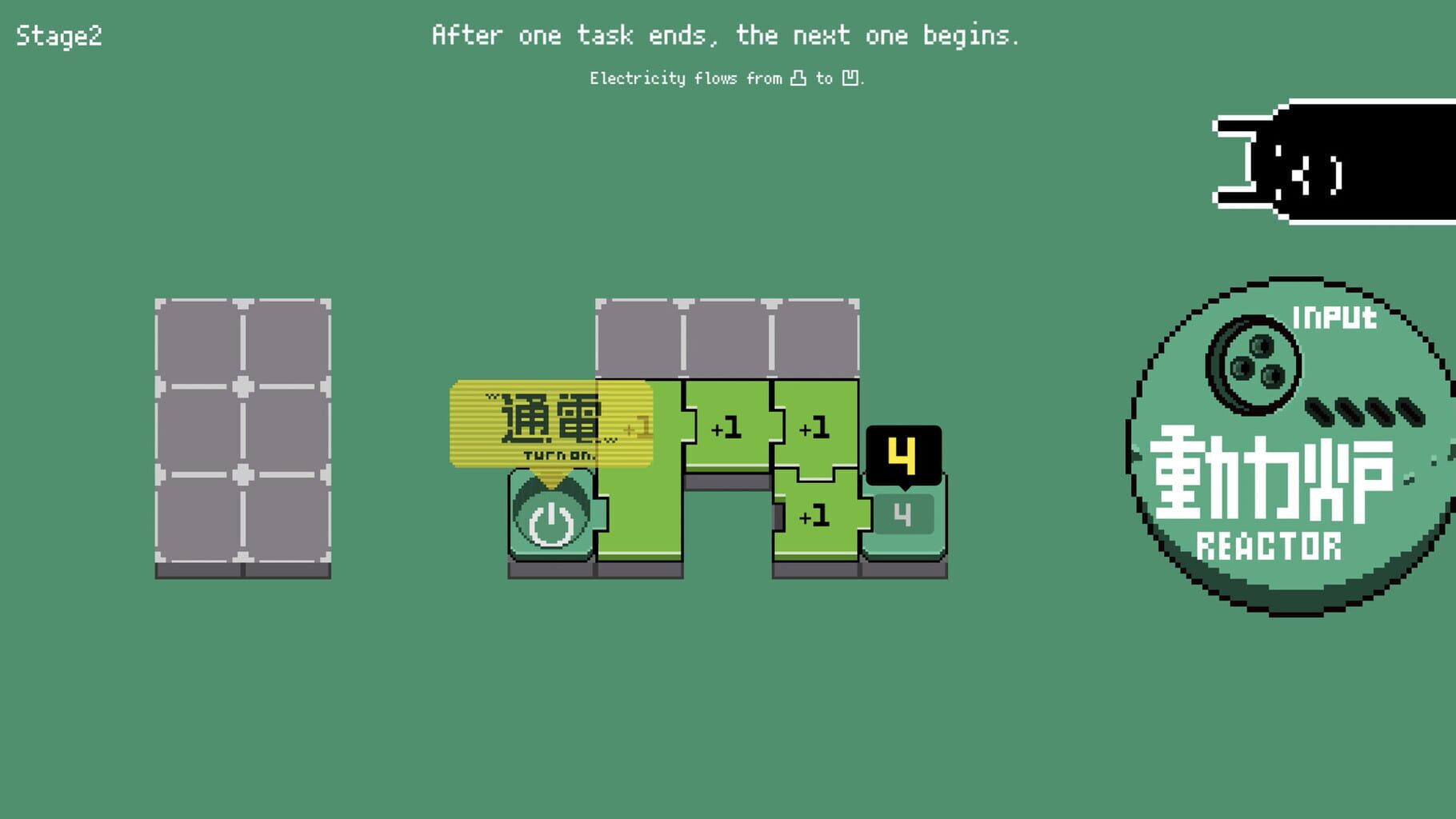
Task: Toggle the 凹 input symbol in subtitle
Action: point(850,78)
